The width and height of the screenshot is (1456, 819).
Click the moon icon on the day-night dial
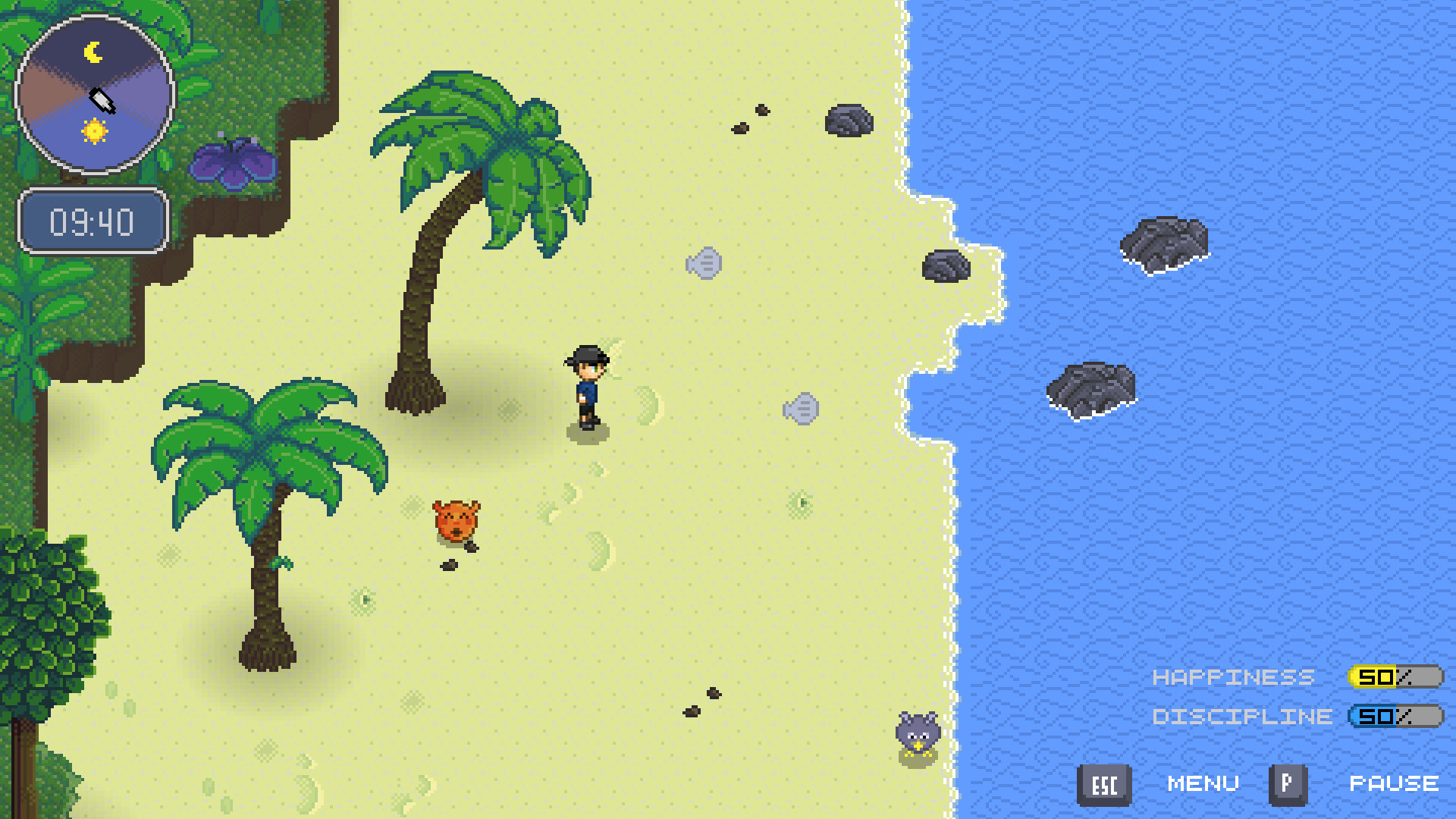[93, 51]
